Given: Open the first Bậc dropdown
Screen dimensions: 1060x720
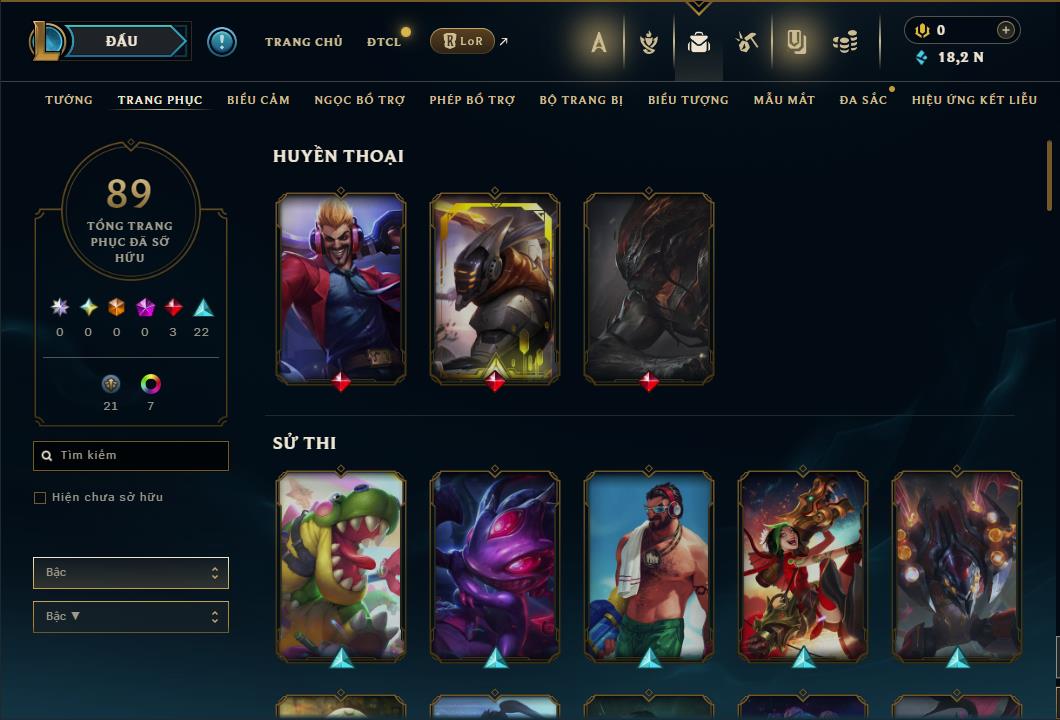Looking at the screenshot, I should point(131,573).
